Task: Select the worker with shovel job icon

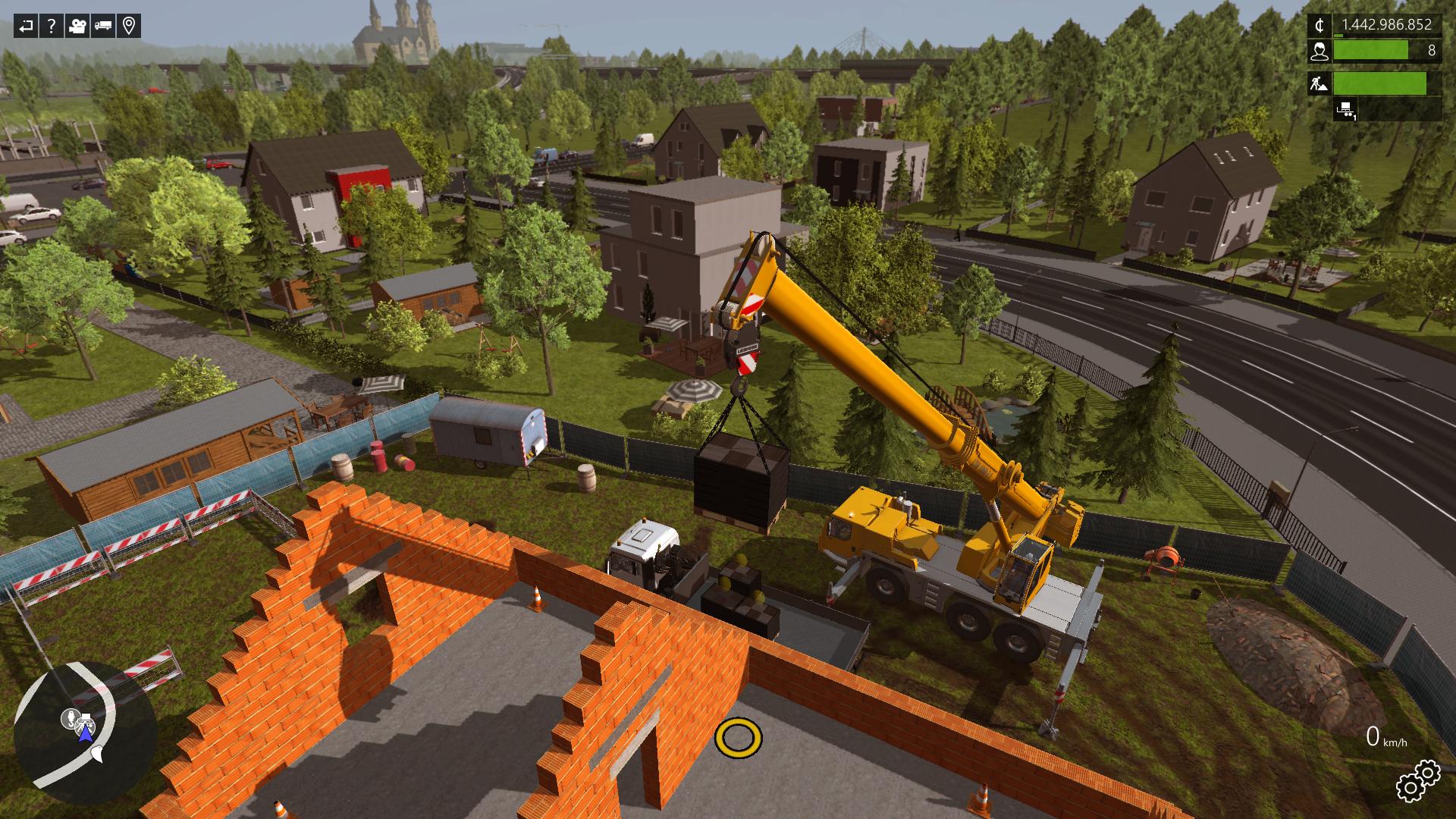Action: 1319,83
